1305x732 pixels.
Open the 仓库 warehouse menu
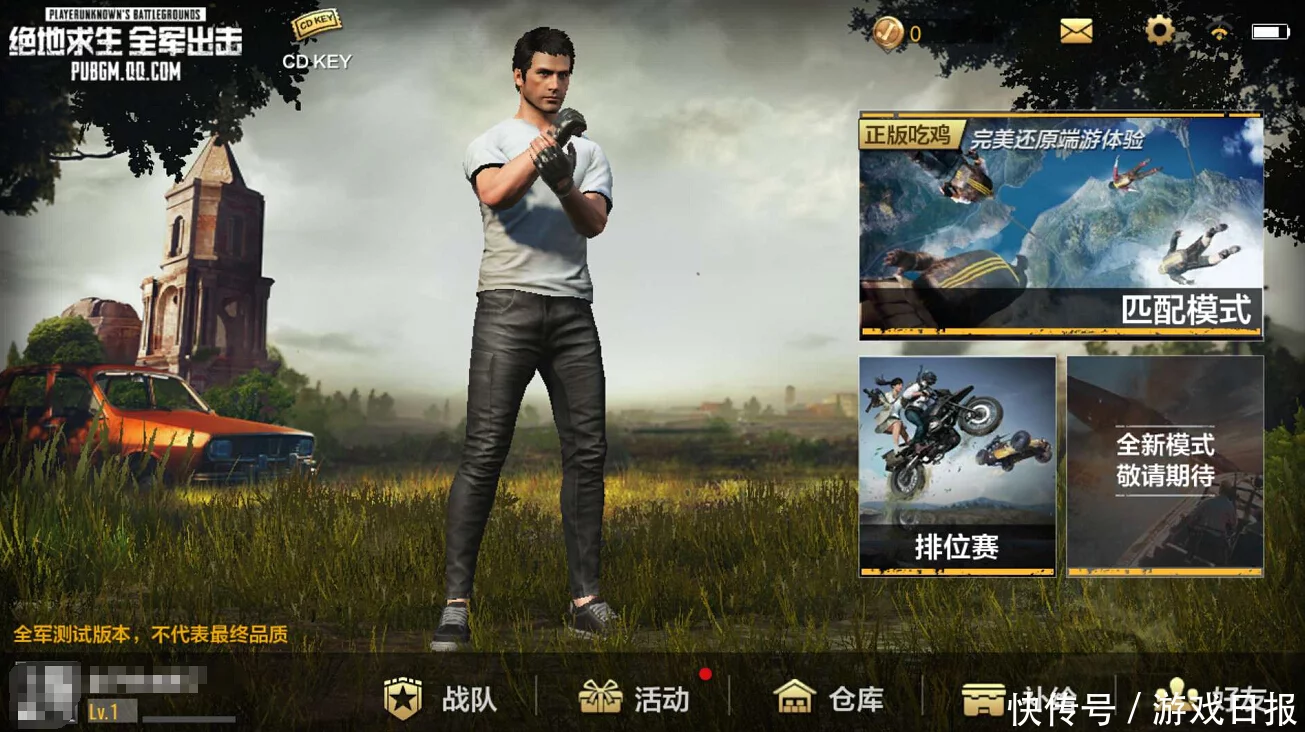[829, 698]
